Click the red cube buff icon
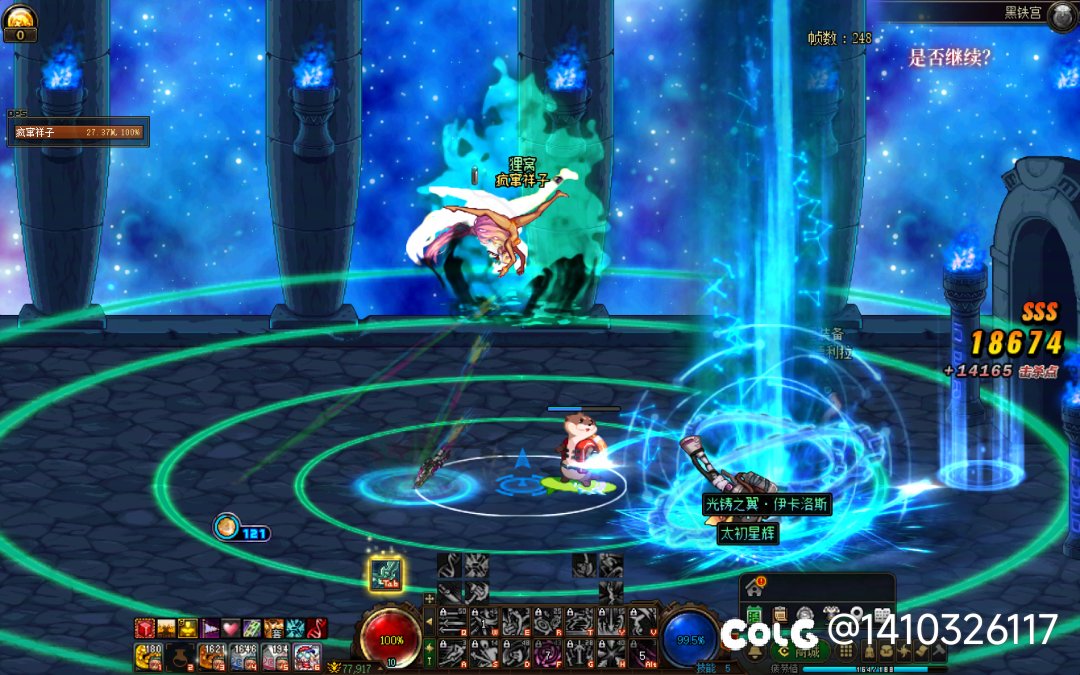The height and width of the screenshot is (675, 1080). coord(144,628)
